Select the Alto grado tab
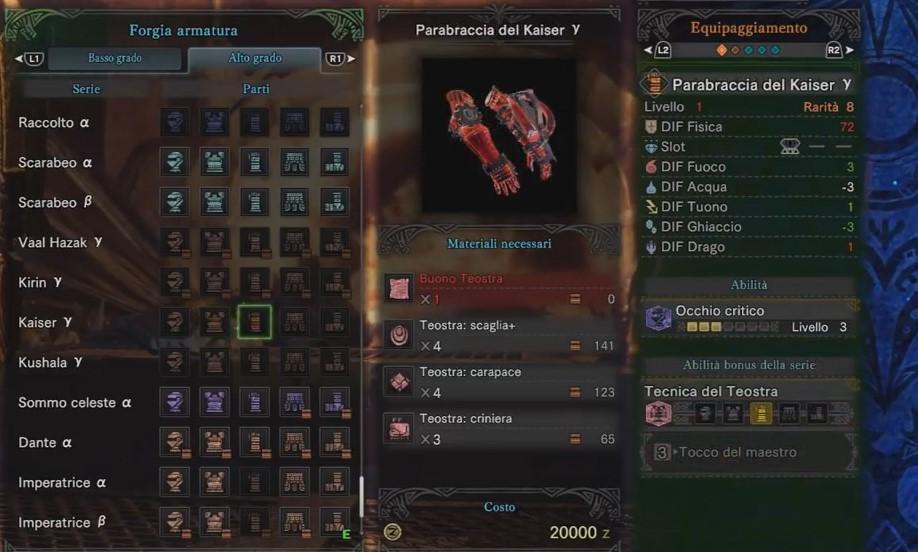The width and height of the screenshot is (918, 552). tap(254, 58)
